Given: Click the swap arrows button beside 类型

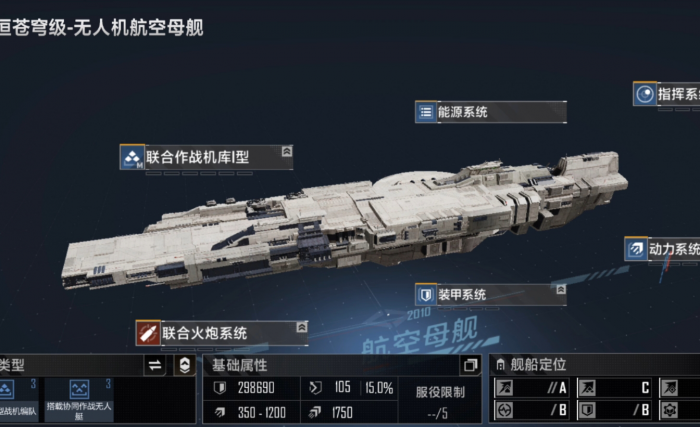Looking at the screenshot, I should 155,365.
